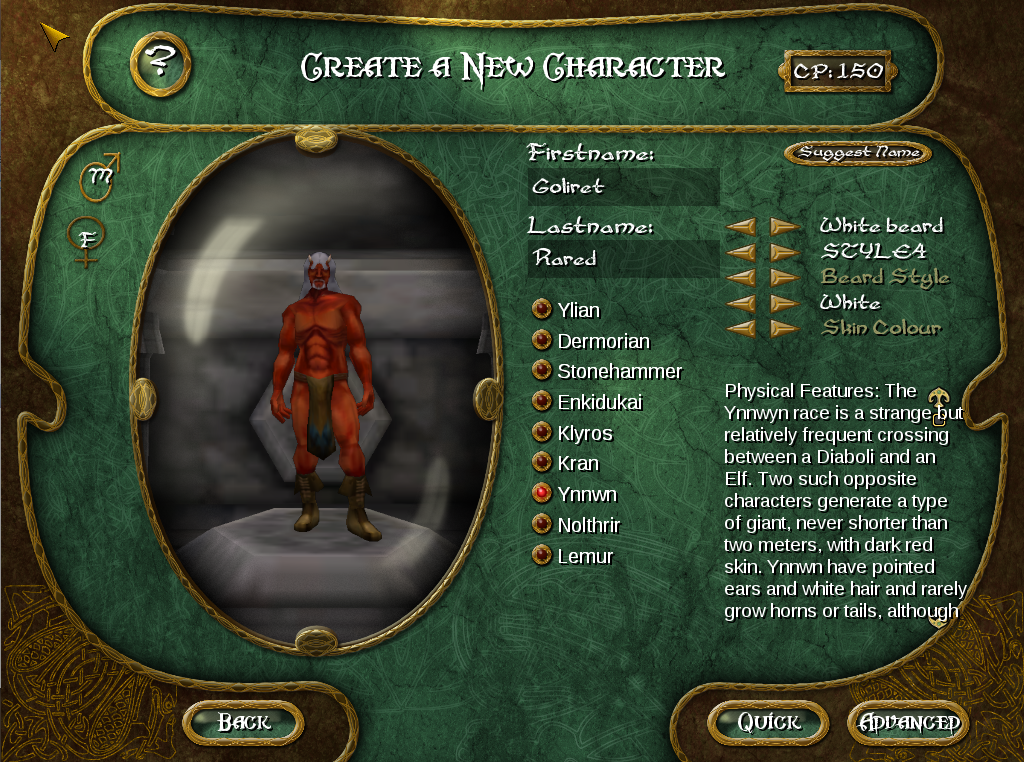
Task: Select the male gender symbol
Action: coord(102,176)
